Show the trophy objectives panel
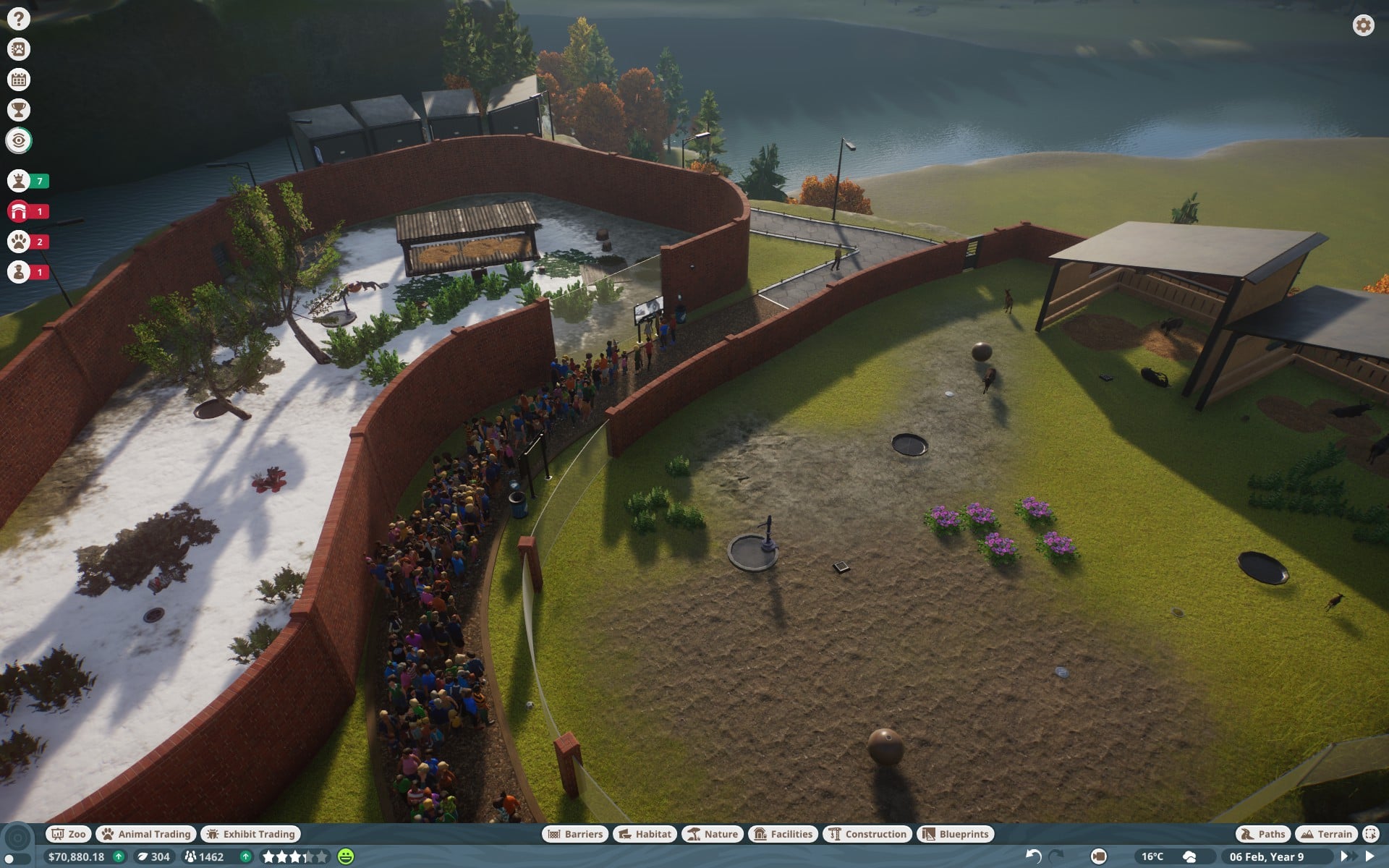Screen dimensions: 1389x868 19,110
